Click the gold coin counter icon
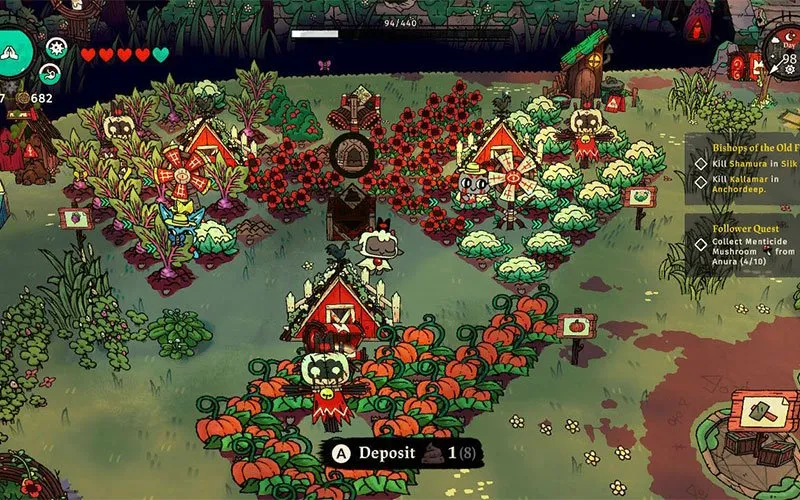The image size is (800, 500). pos(20,98)
